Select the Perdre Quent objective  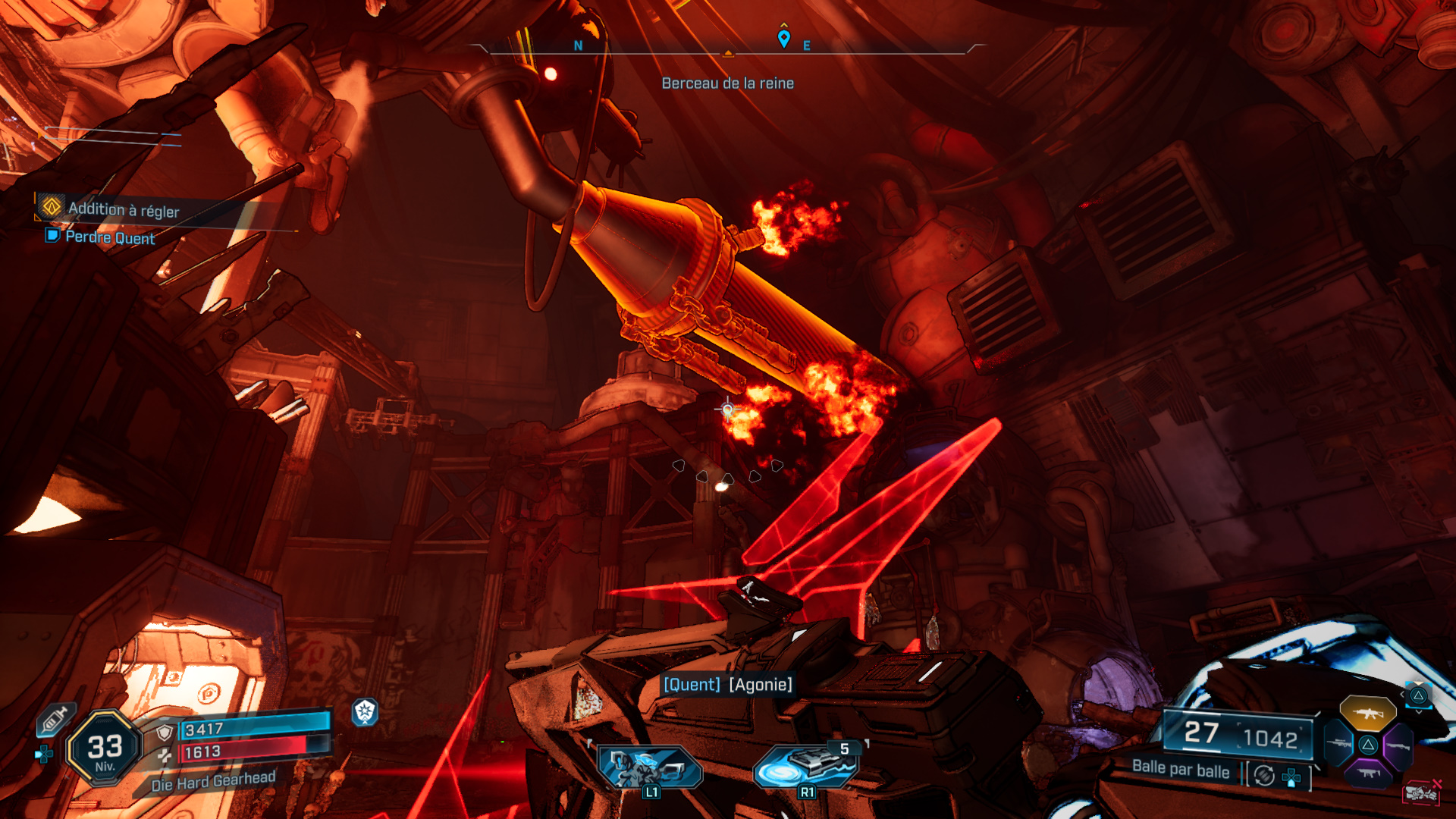pyautogui.click(x=110, y=237)
